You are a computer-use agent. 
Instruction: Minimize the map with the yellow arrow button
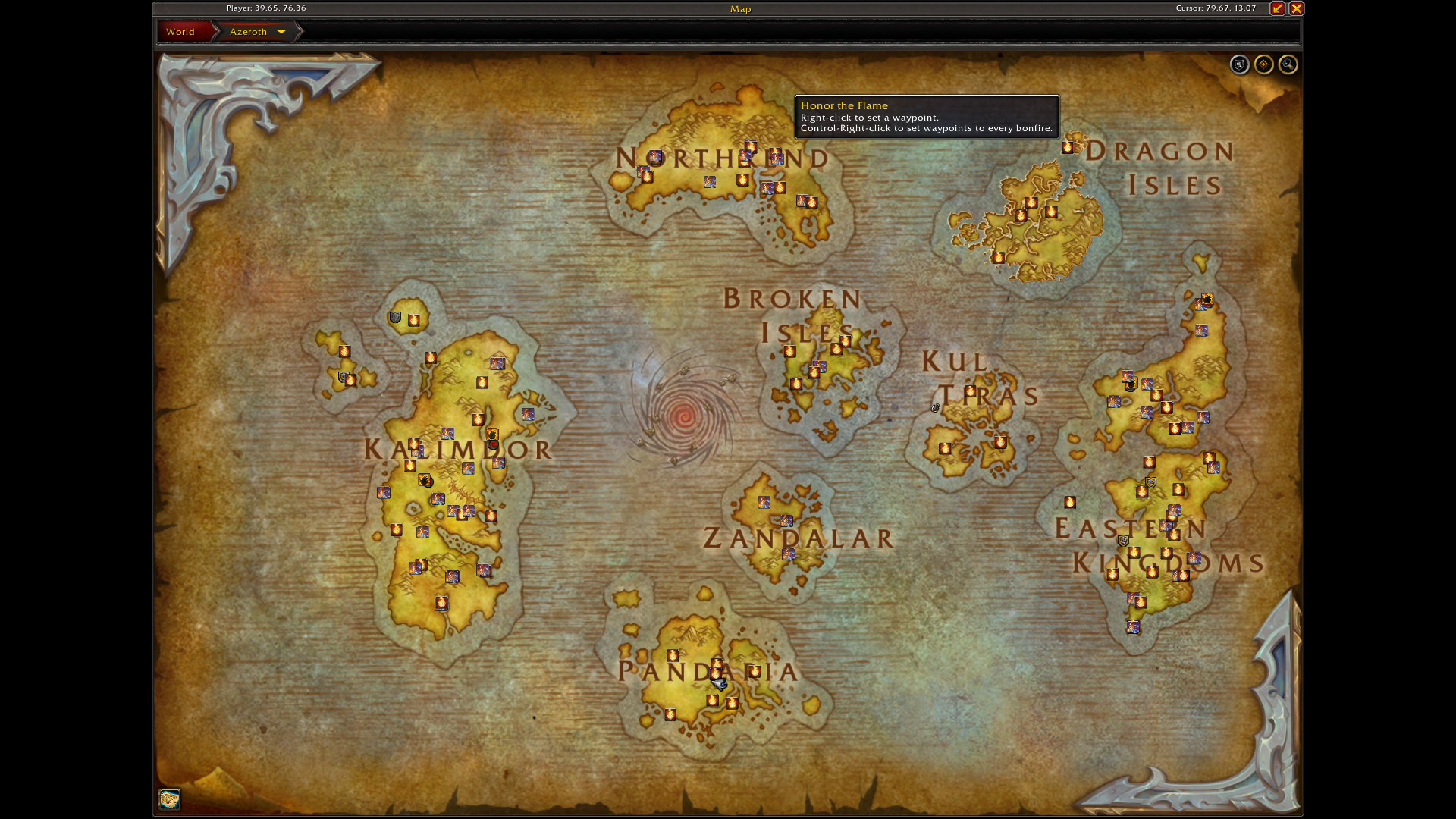1278,8
